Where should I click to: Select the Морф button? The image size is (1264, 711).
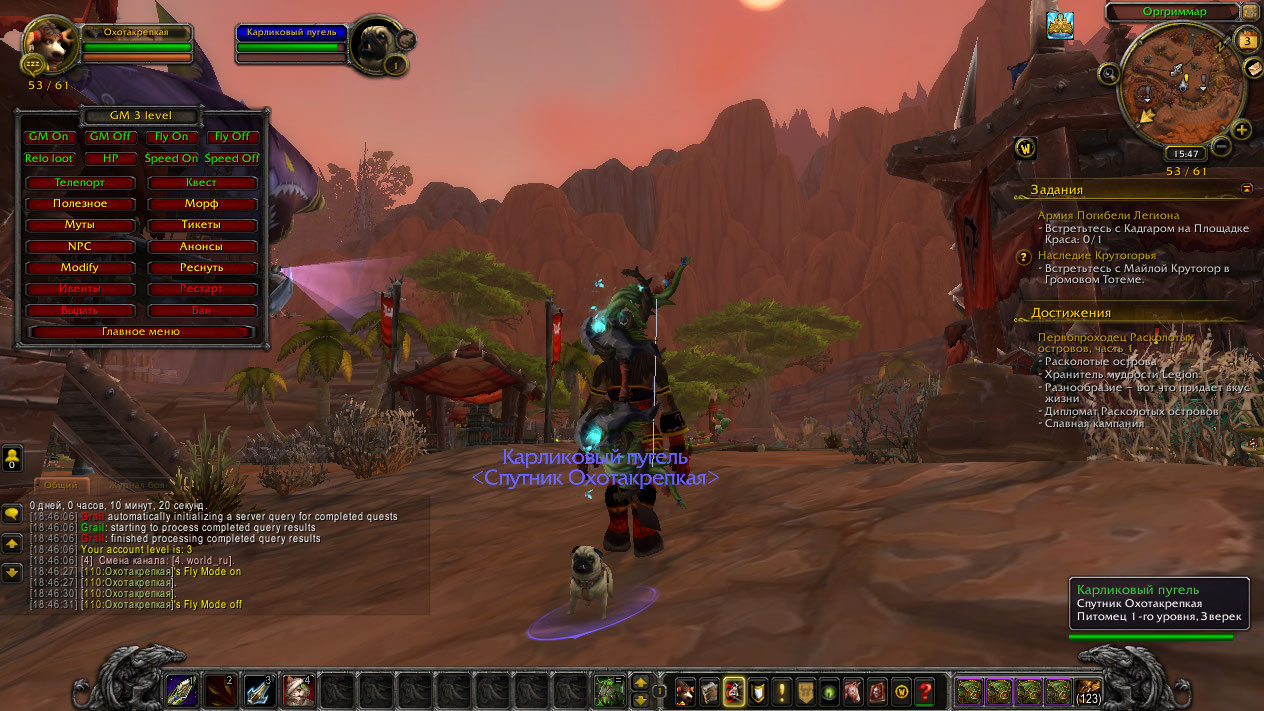[201, 204]
